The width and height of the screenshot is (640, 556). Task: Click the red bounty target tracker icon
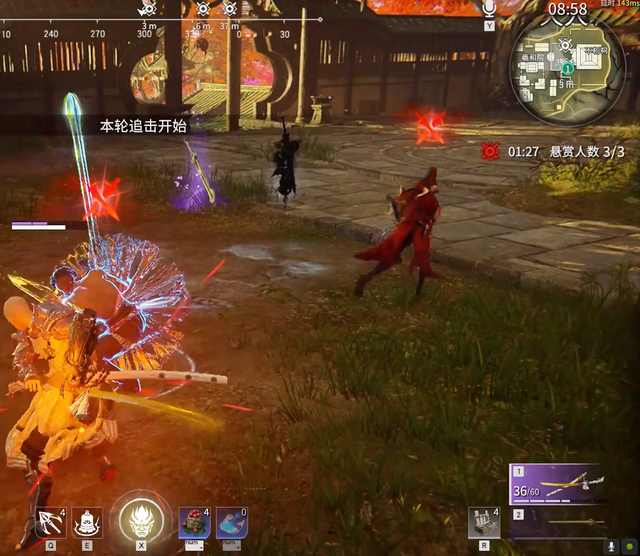[x=490, y=151]
